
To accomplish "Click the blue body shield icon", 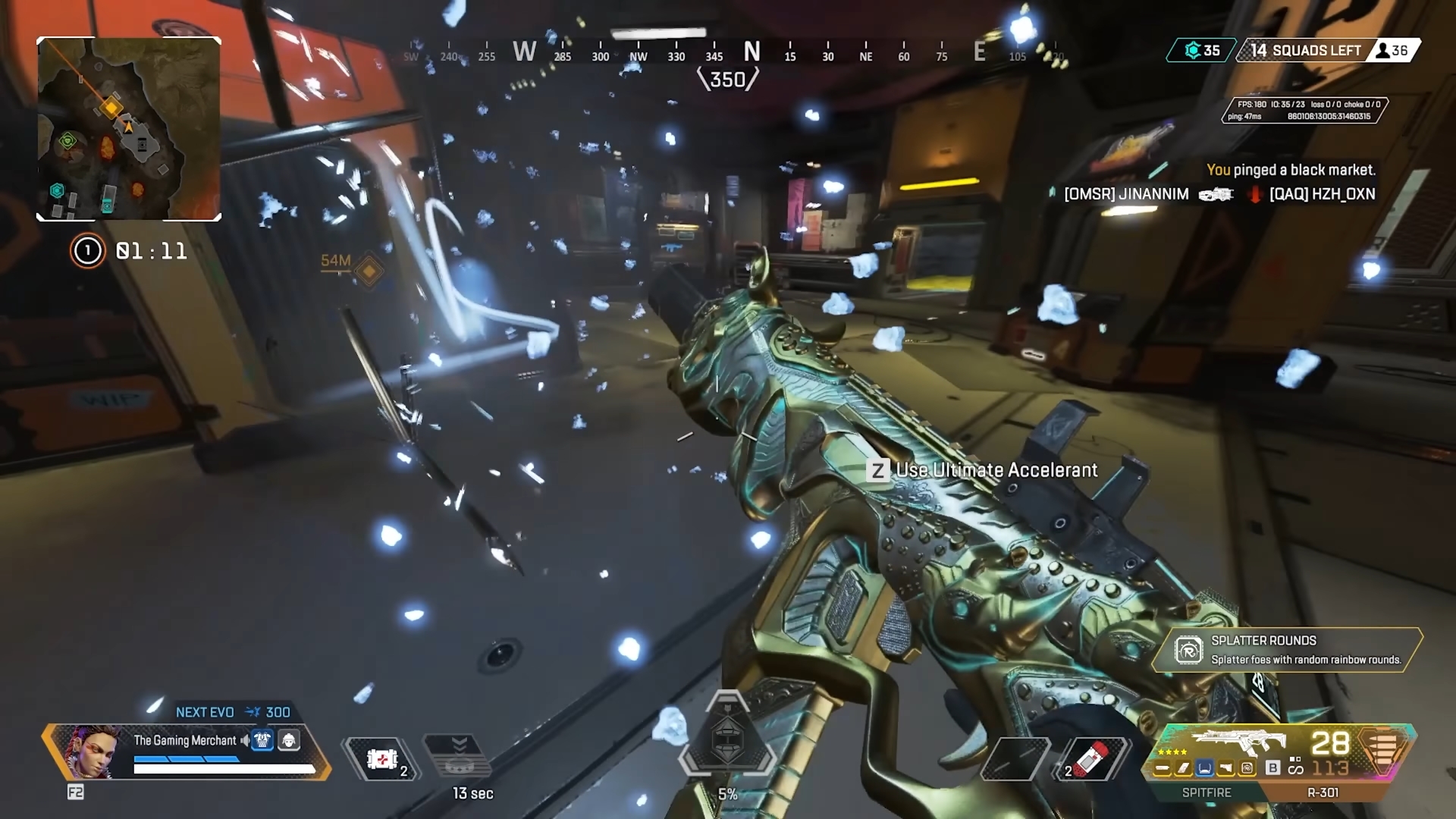I will point(262,740).
